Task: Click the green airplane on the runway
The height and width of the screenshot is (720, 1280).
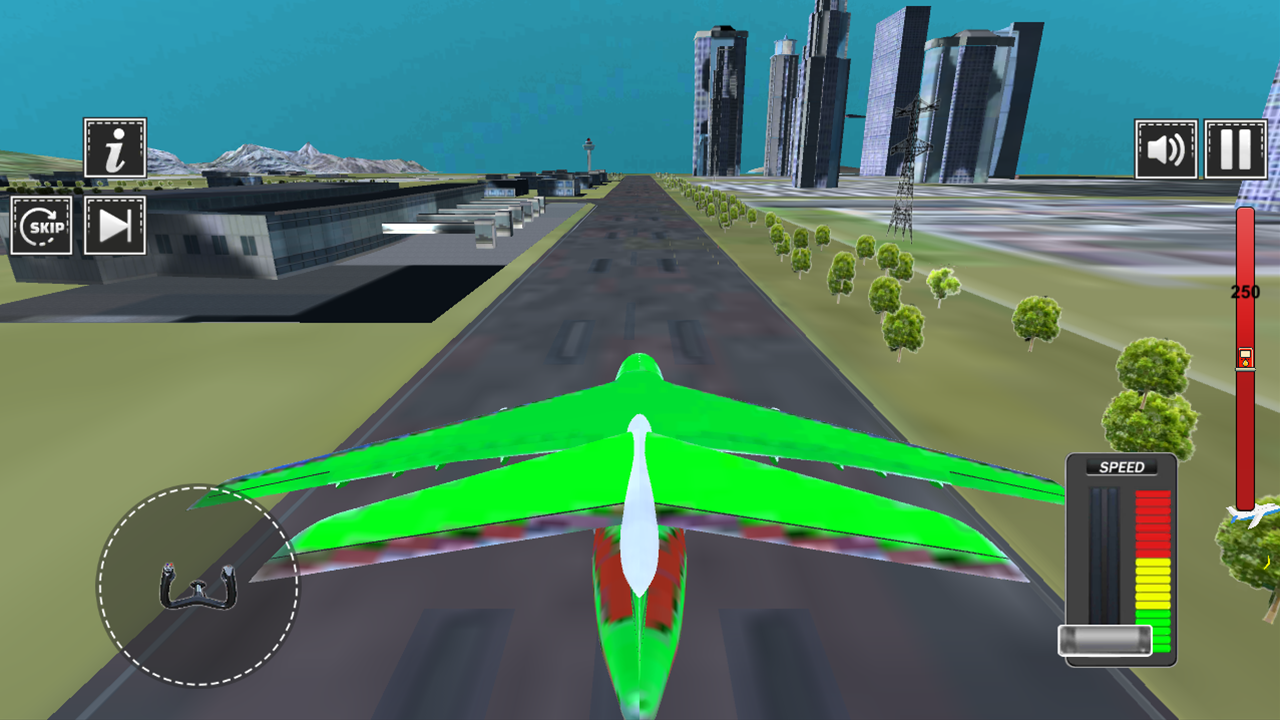Action: (x=640, y=500)
